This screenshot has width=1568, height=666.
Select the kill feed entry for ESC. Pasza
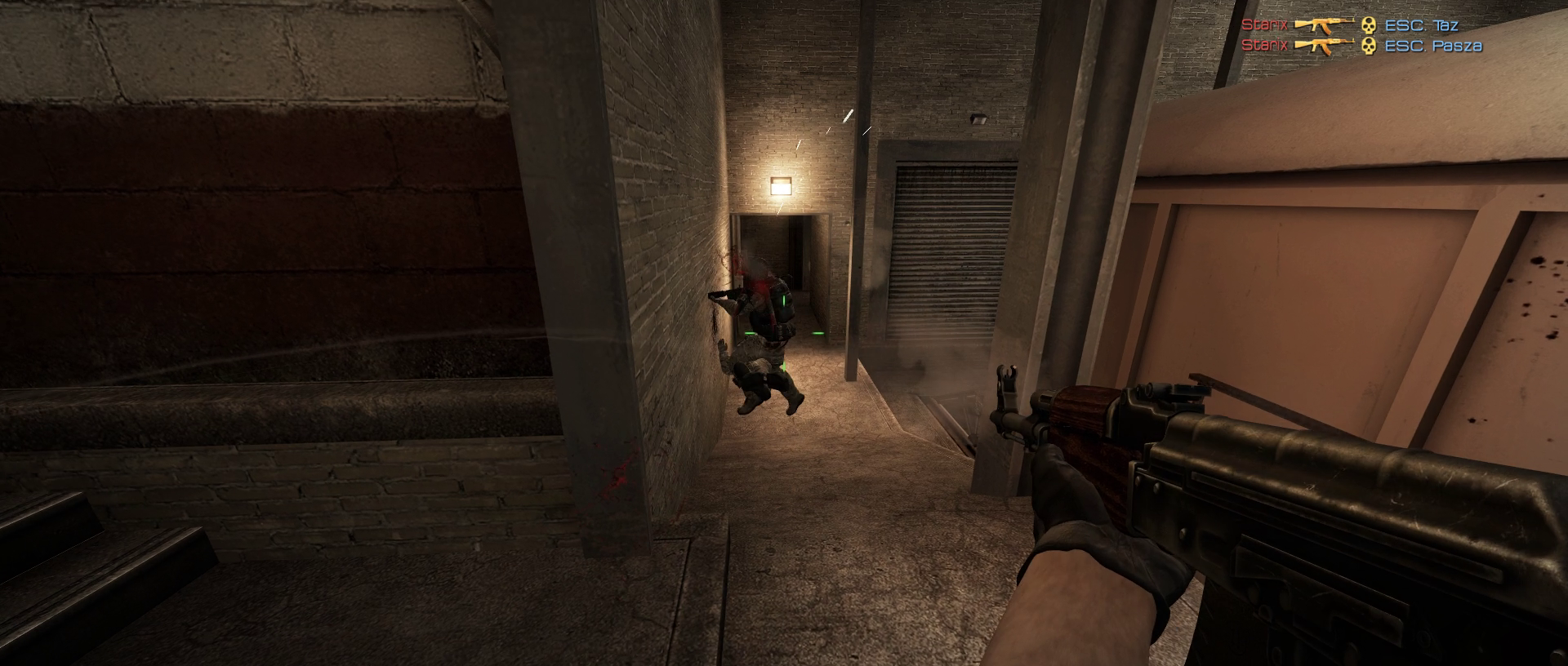(x=1361, y=46)
